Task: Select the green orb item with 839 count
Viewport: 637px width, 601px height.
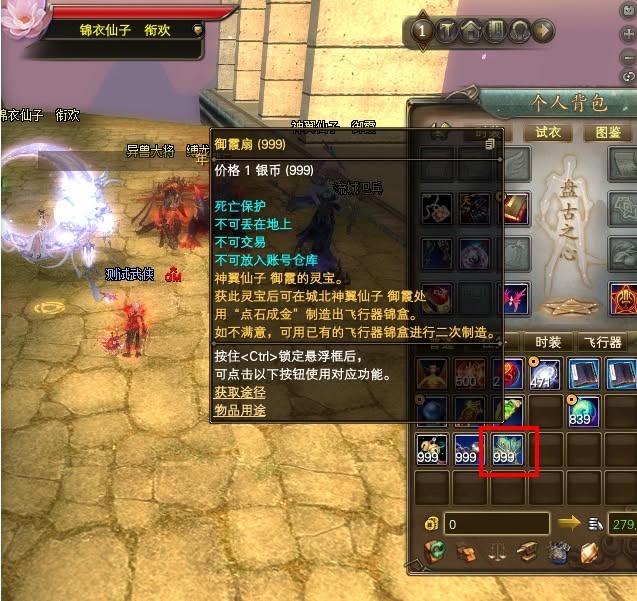Action: tap(586, 411)
